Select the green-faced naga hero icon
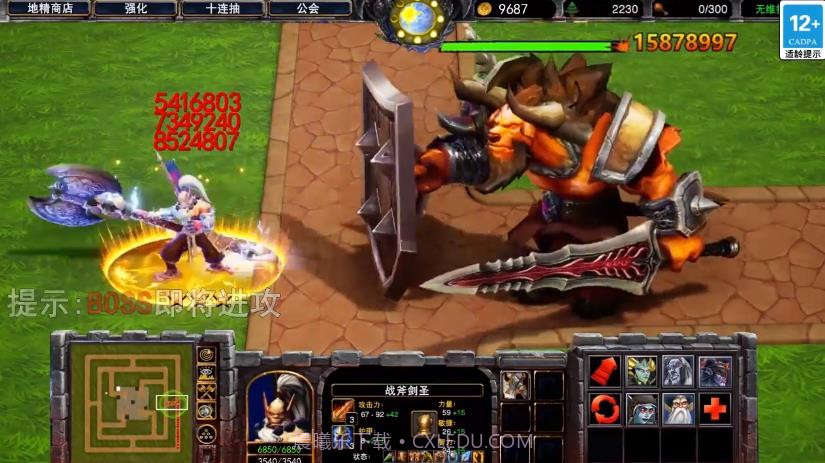 point(641,370)
